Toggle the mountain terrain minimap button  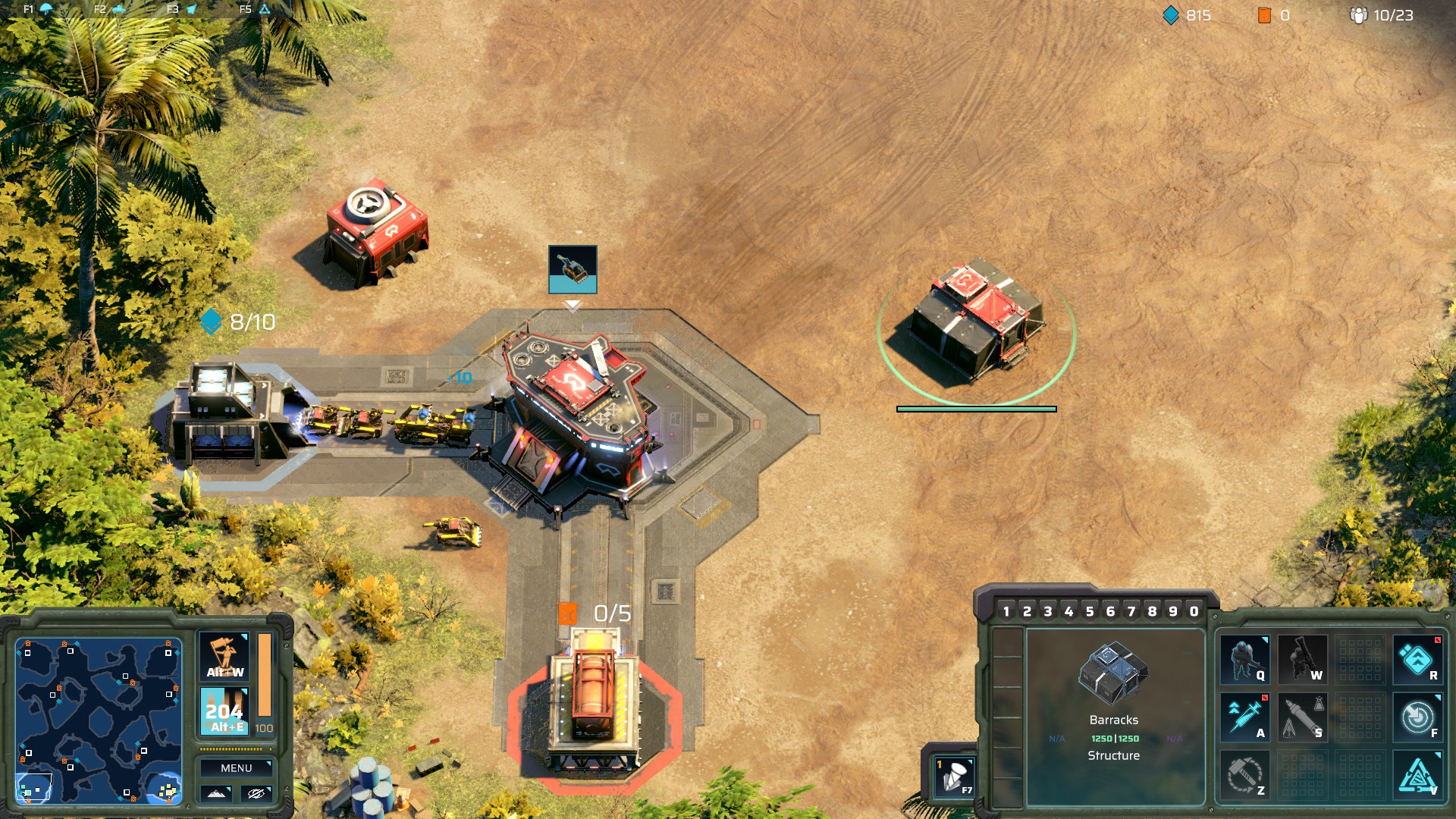[216, 793]
